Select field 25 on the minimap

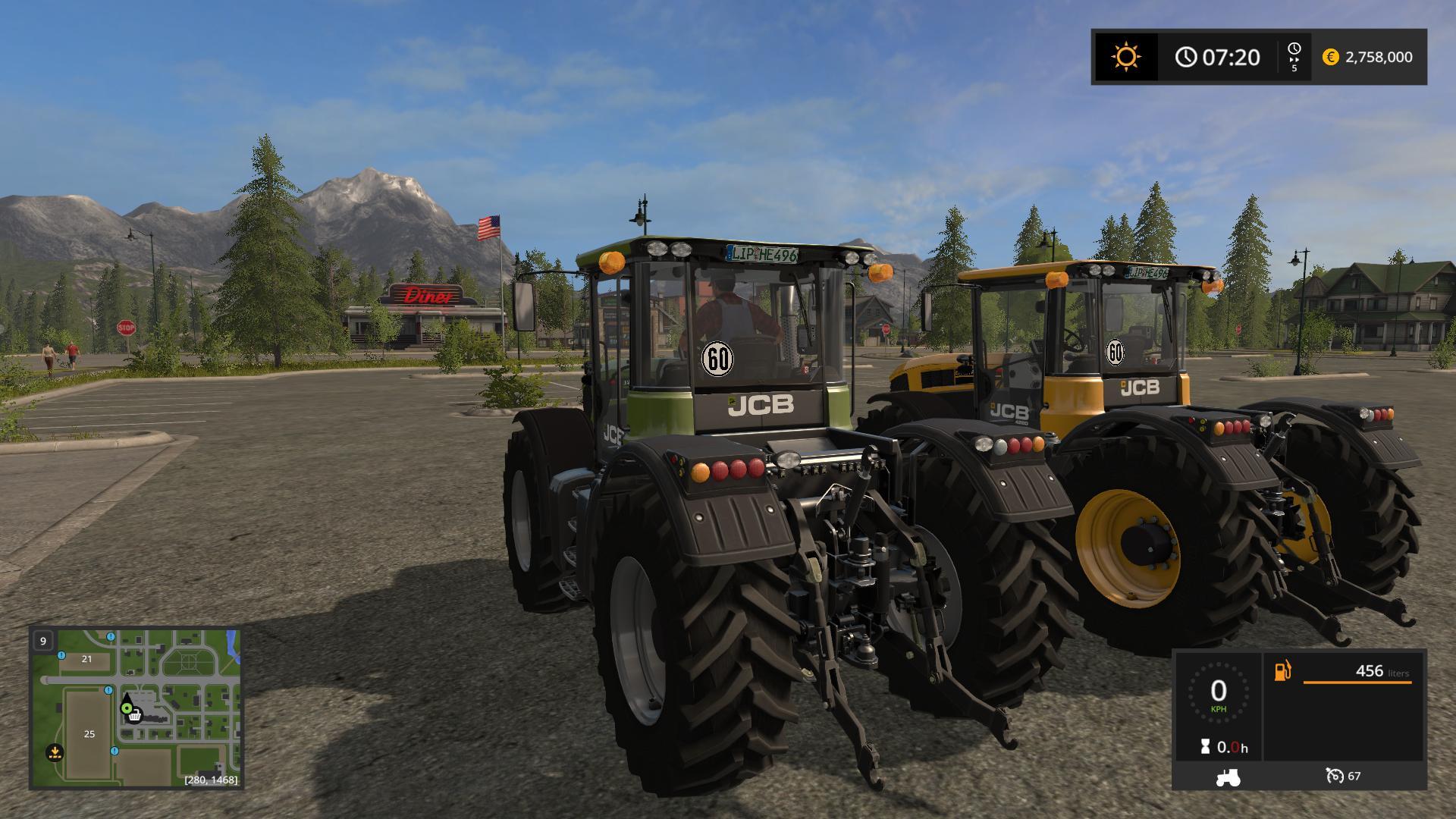(x=89, y=733)
